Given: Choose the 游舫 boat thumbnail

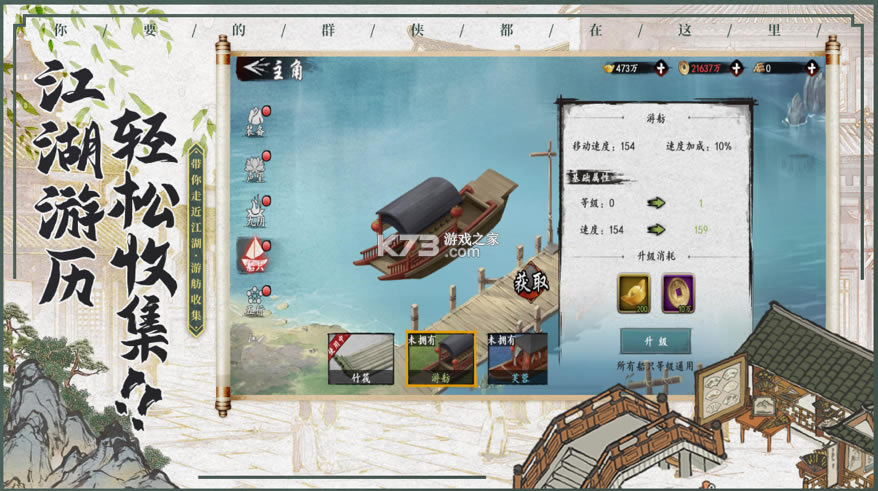Looking at the screenshot, I should point(441,359).
